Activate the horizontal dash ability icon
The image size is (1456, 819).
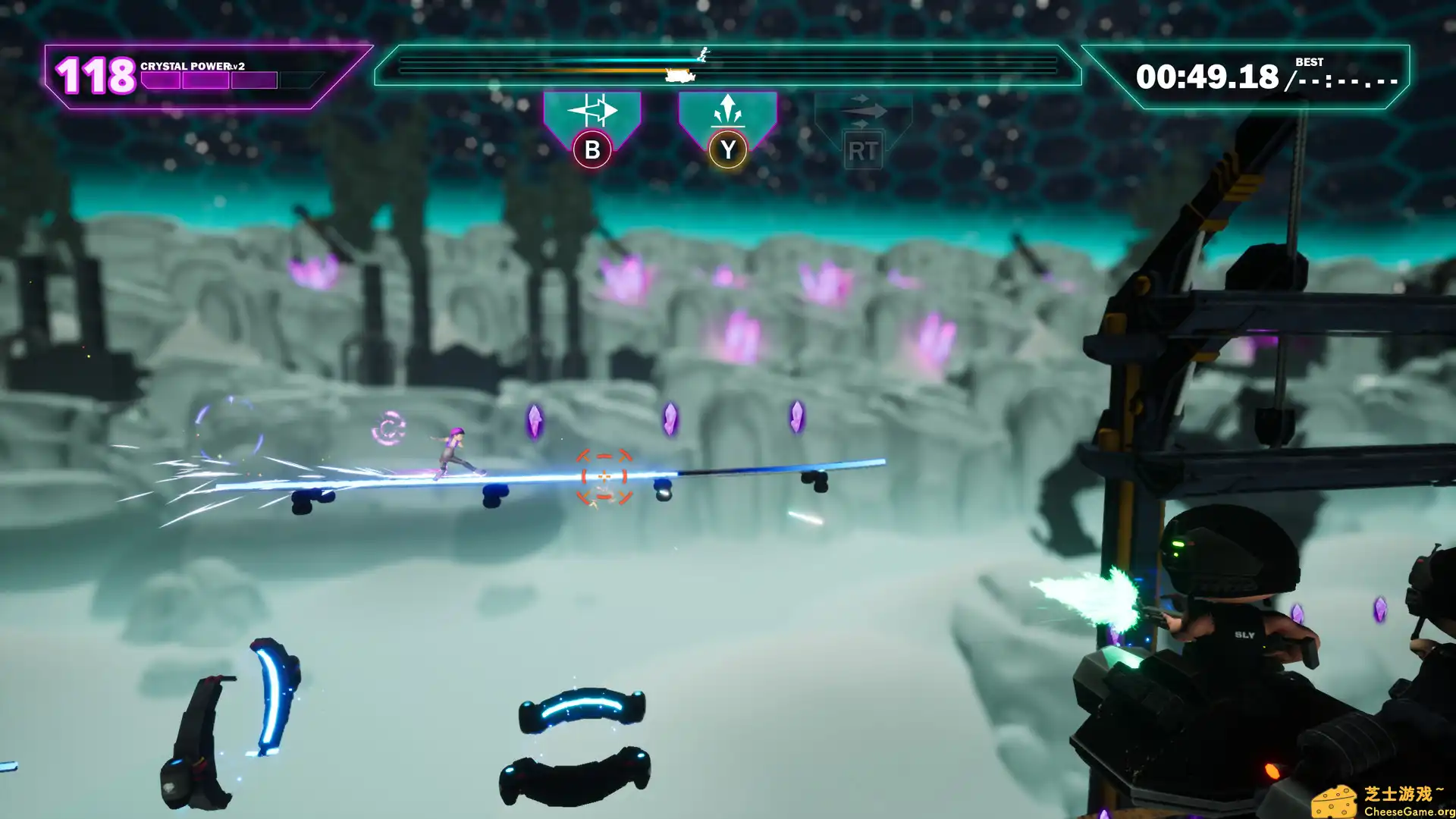pos(592,112)
